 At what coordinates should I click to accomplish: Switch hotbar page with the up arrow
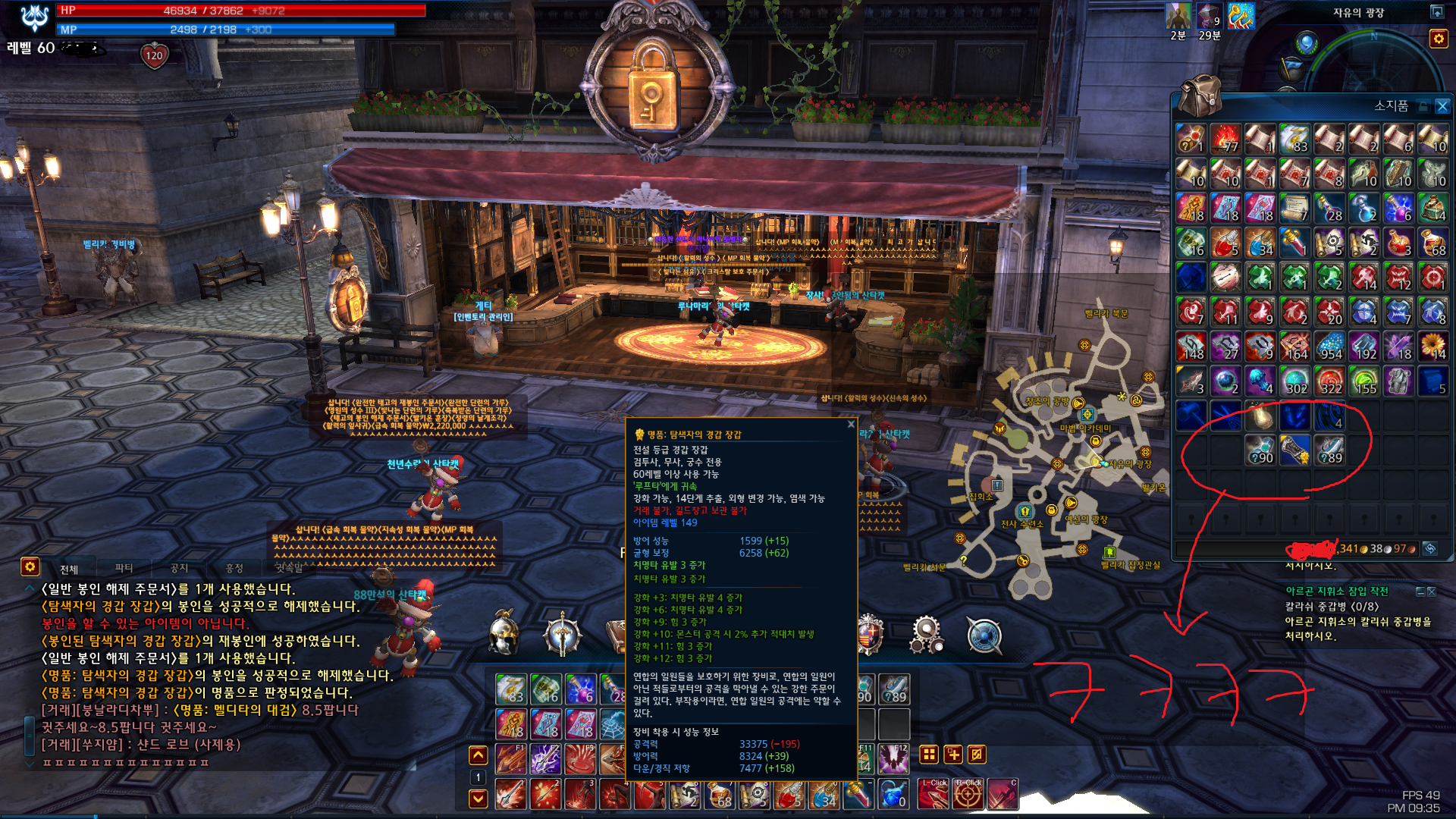(478, 755)
